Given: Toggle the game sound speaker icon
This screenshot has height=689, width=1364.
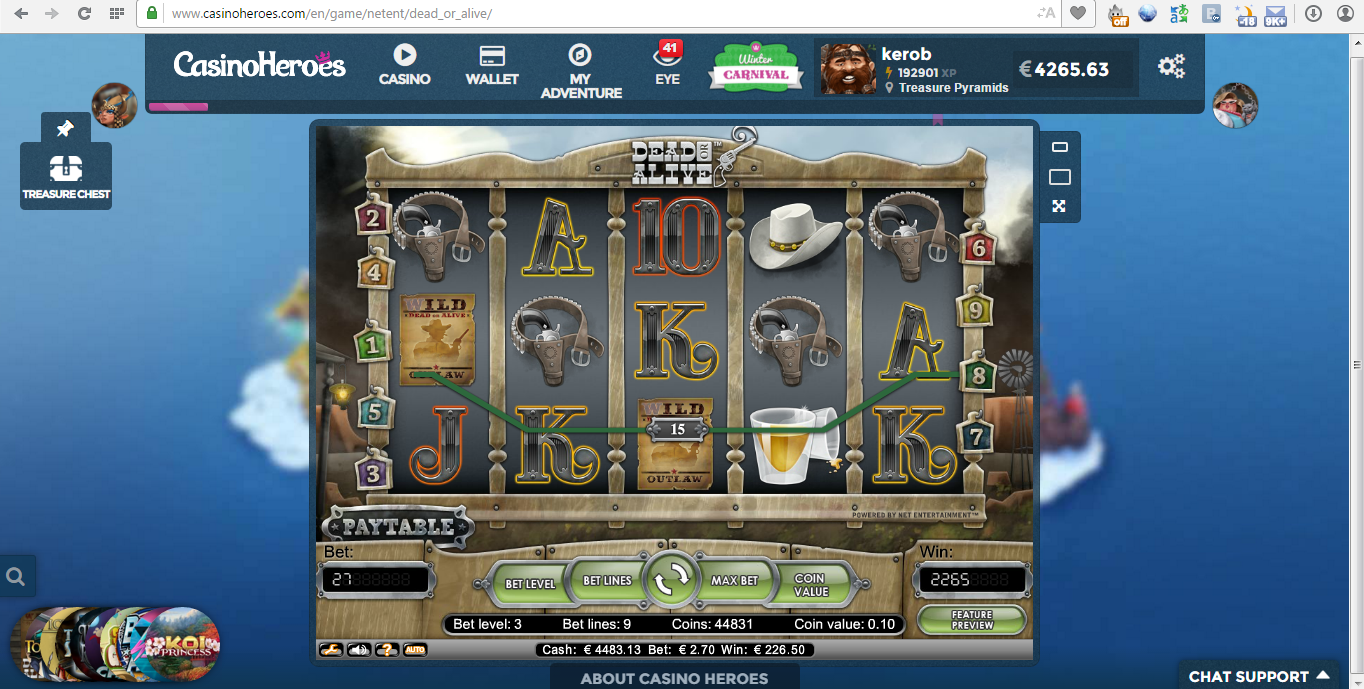Looking at the screenshot, I should point(358,650).
